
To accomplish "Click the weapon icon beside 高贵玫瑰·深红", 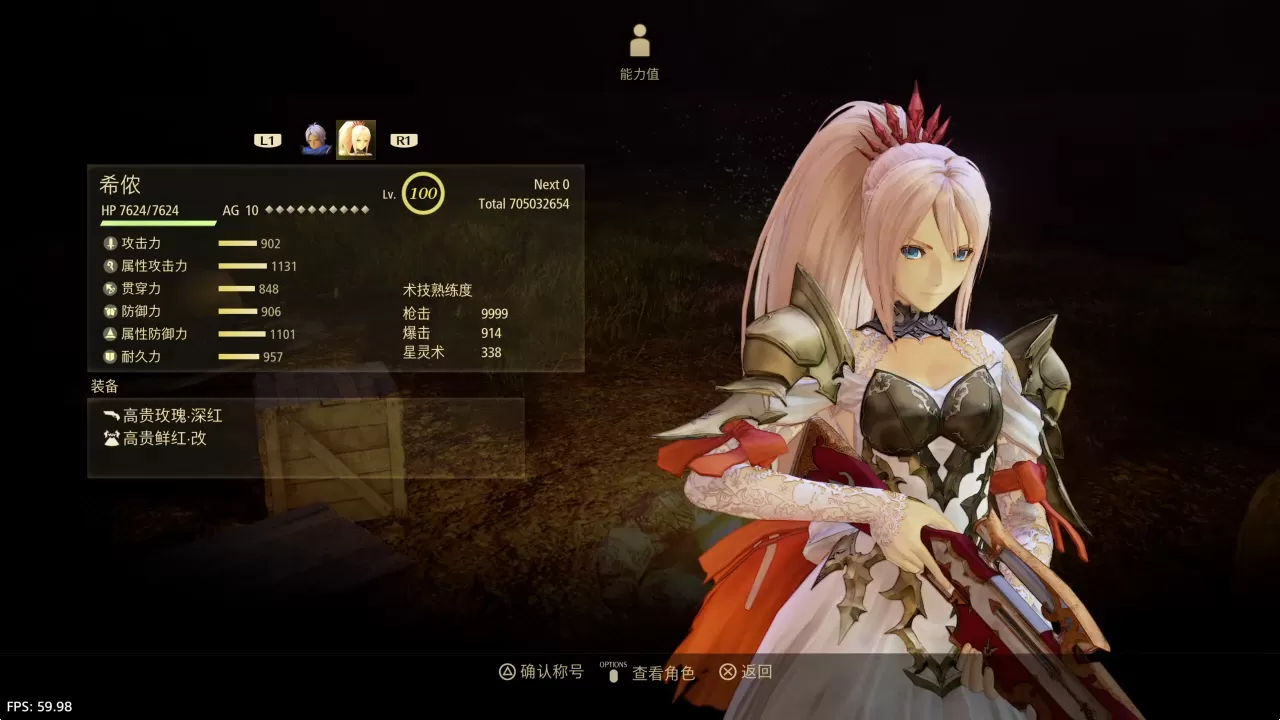I will point(112,415).
